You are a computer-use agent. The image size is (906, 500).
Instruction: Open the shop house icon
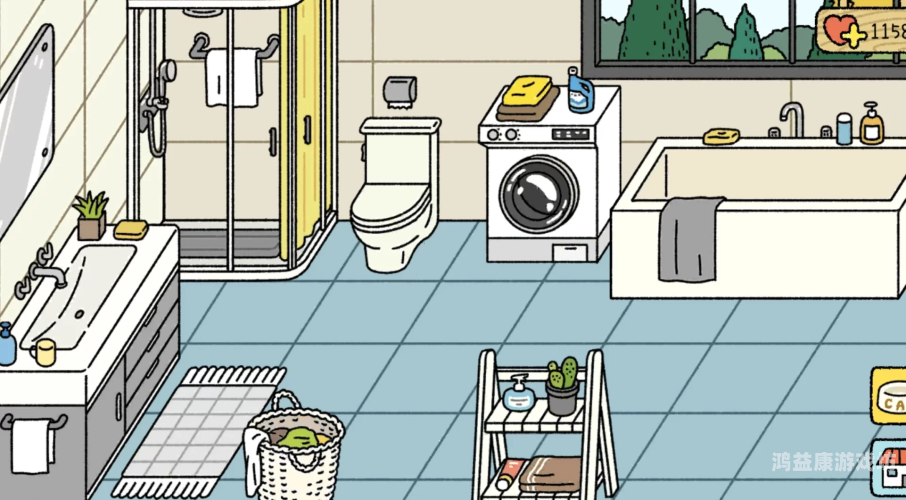[890, 468]
